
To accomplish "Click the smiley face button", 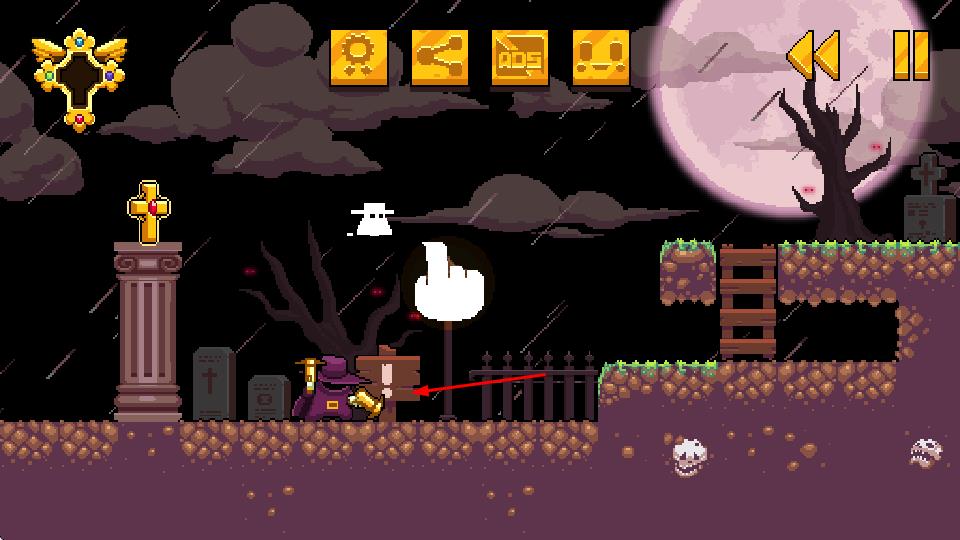I will pyautogui.click(x=602, y=57).
